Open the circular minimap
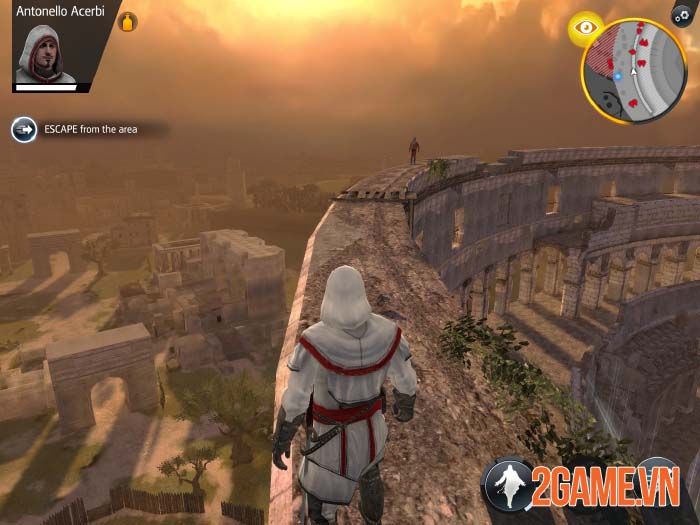Screen dimensions: 700x525 [x=634, y=71]
